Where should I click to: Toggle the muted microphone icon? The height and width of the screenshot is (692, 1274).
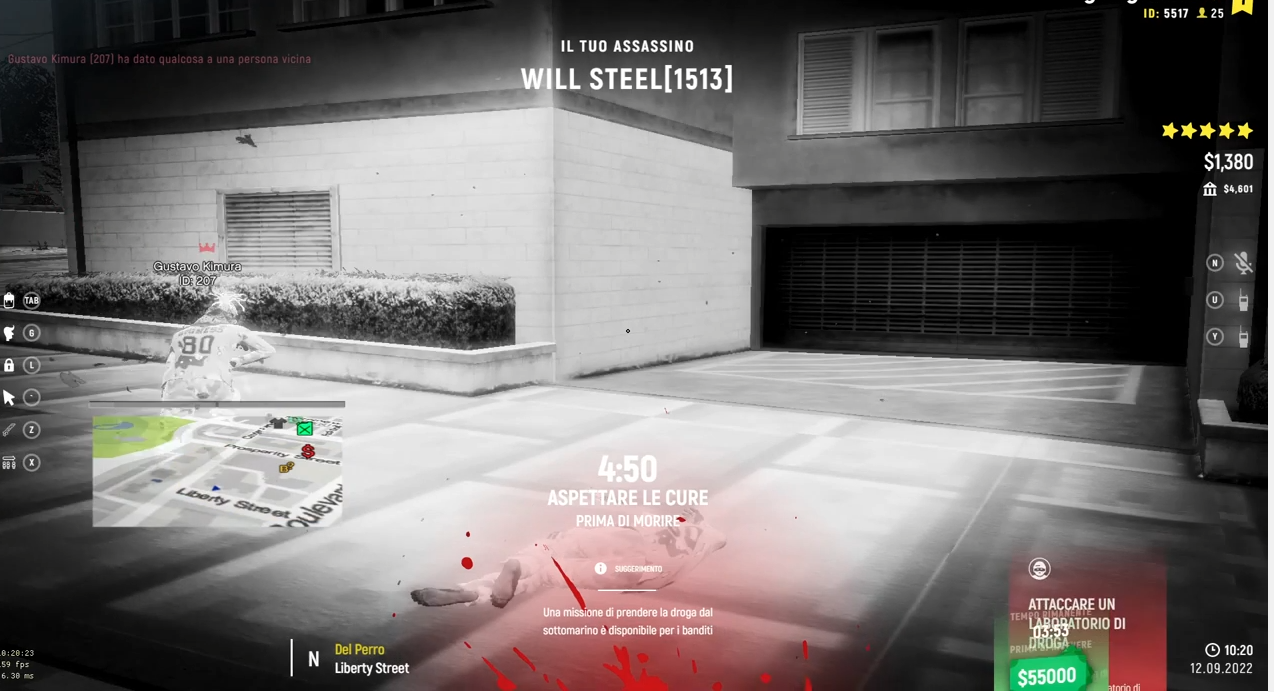click(x=1243, y=263)
